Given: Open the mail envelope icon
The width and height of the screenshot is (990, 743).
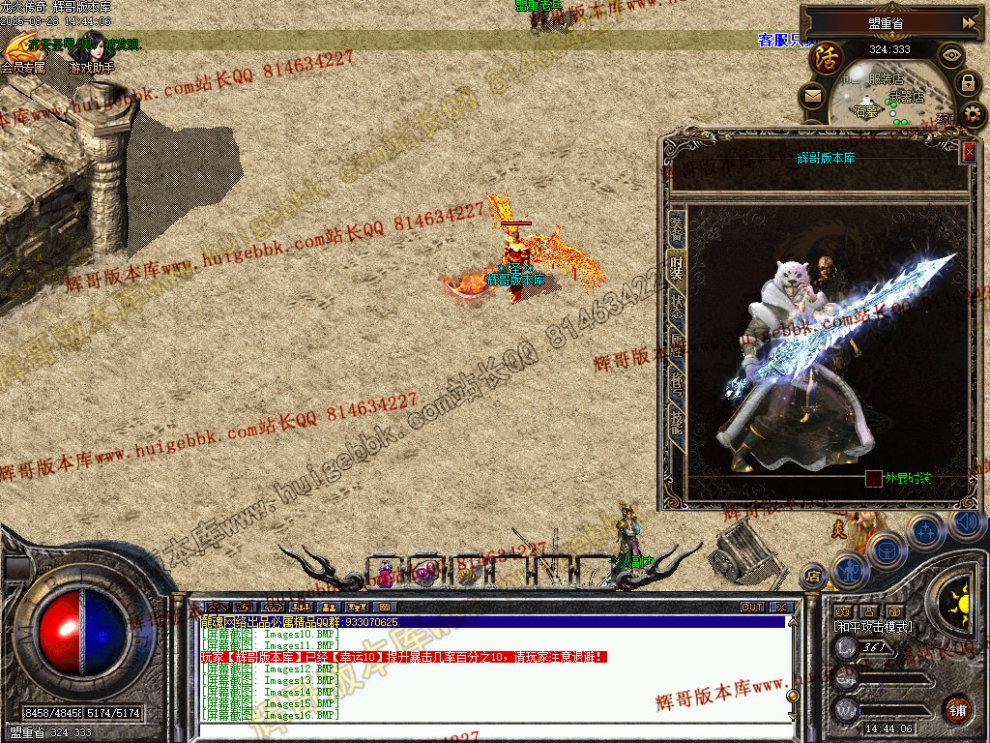Looking at the screenshot, I should [x=812, y=97].
